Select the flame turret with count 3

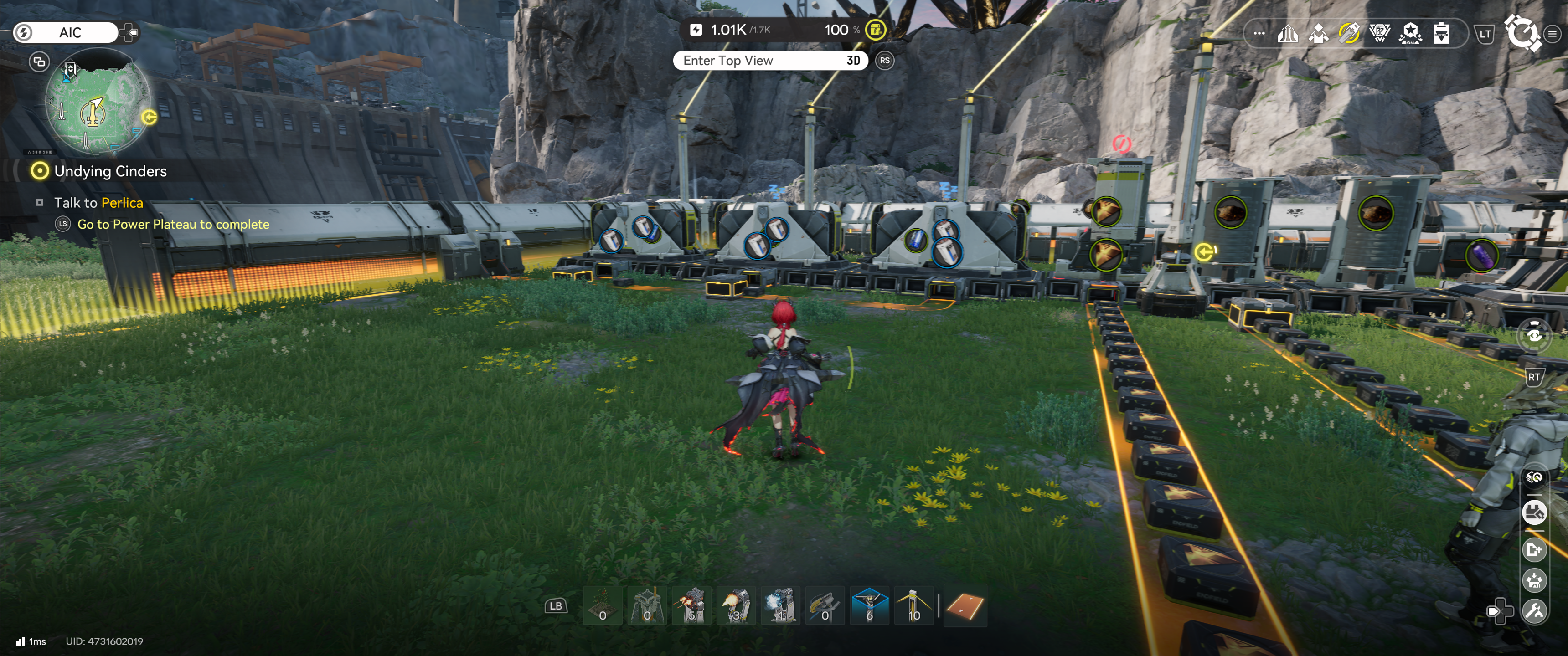736,605
